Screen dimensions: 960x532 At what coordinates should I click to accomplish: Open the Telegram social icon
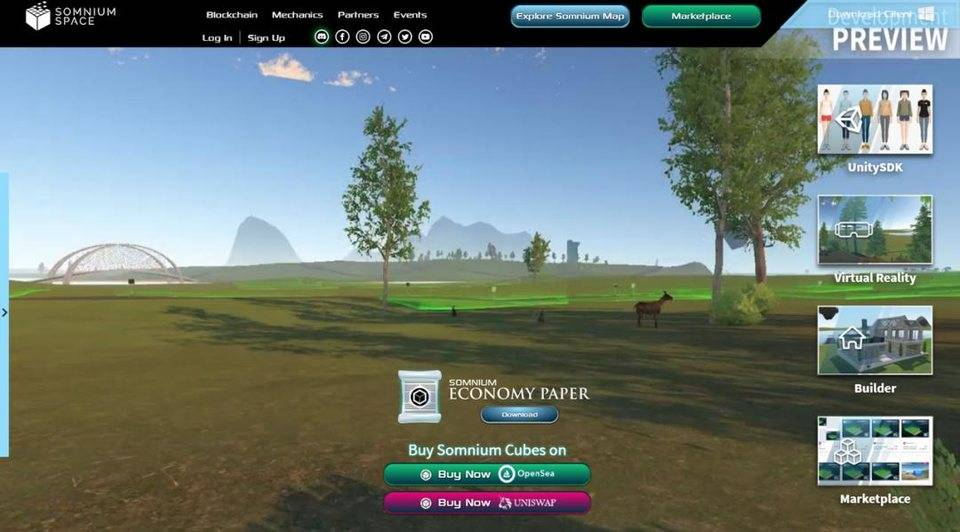click(x=384, y=37)
